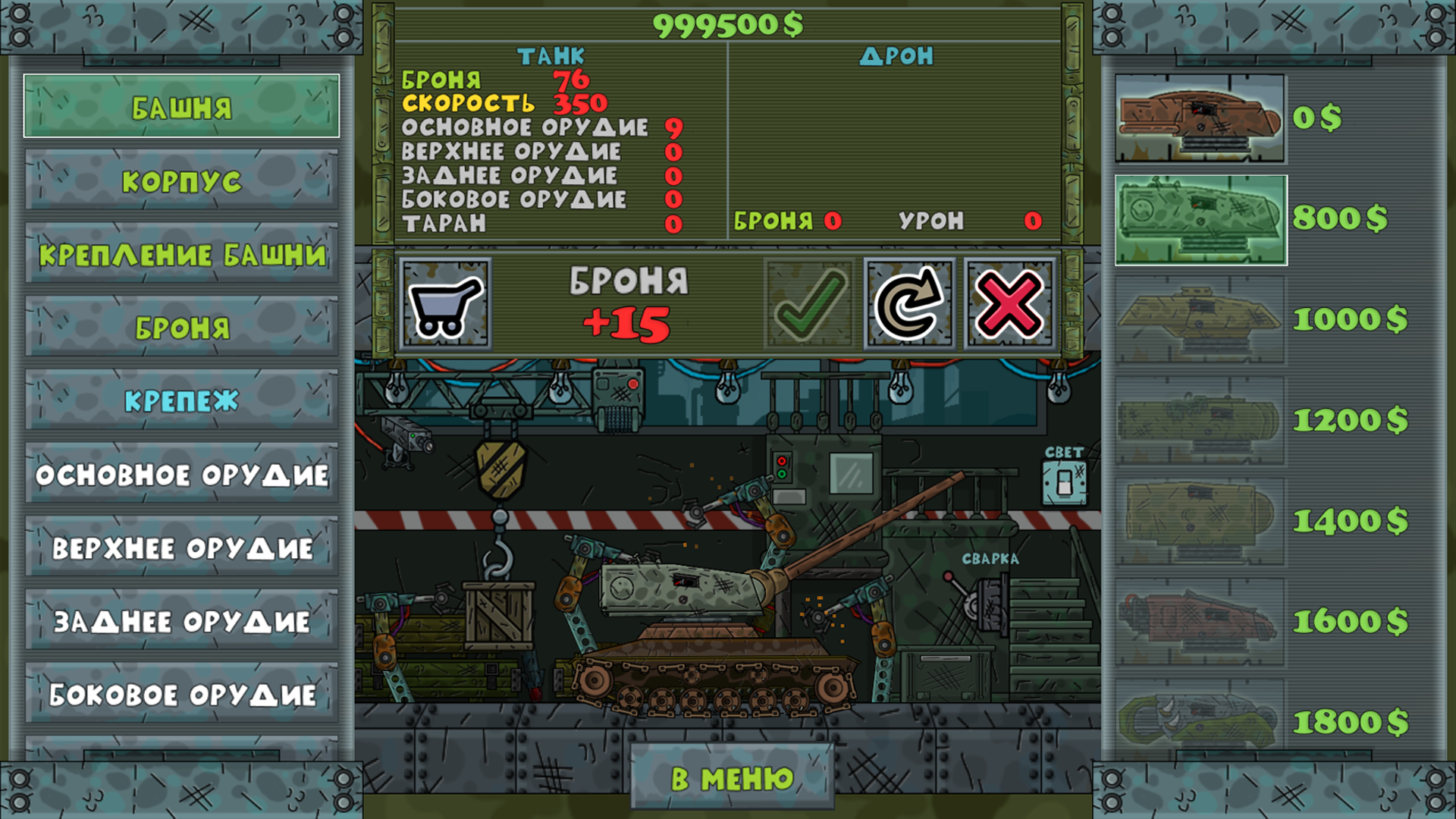Image resolution: width=1456 pixels, height=819 pixels.
Task: Open the БАШНЯ category panel
Action: click(x=180, y=106)
